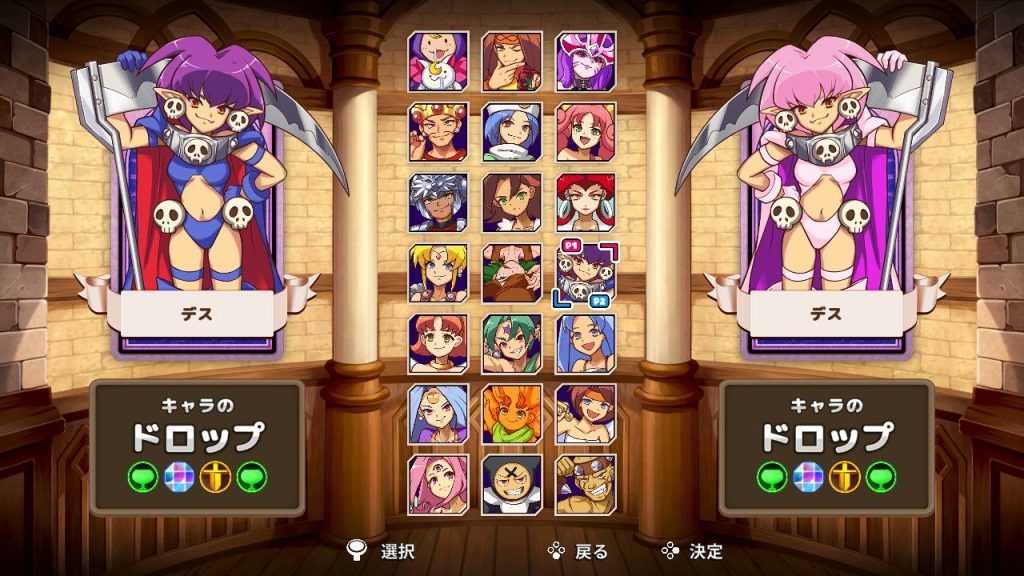Screen dimensions: 1024x576
Task: Choose the green-haired grinning character with star mark
Action: click(x=512, y=344)
